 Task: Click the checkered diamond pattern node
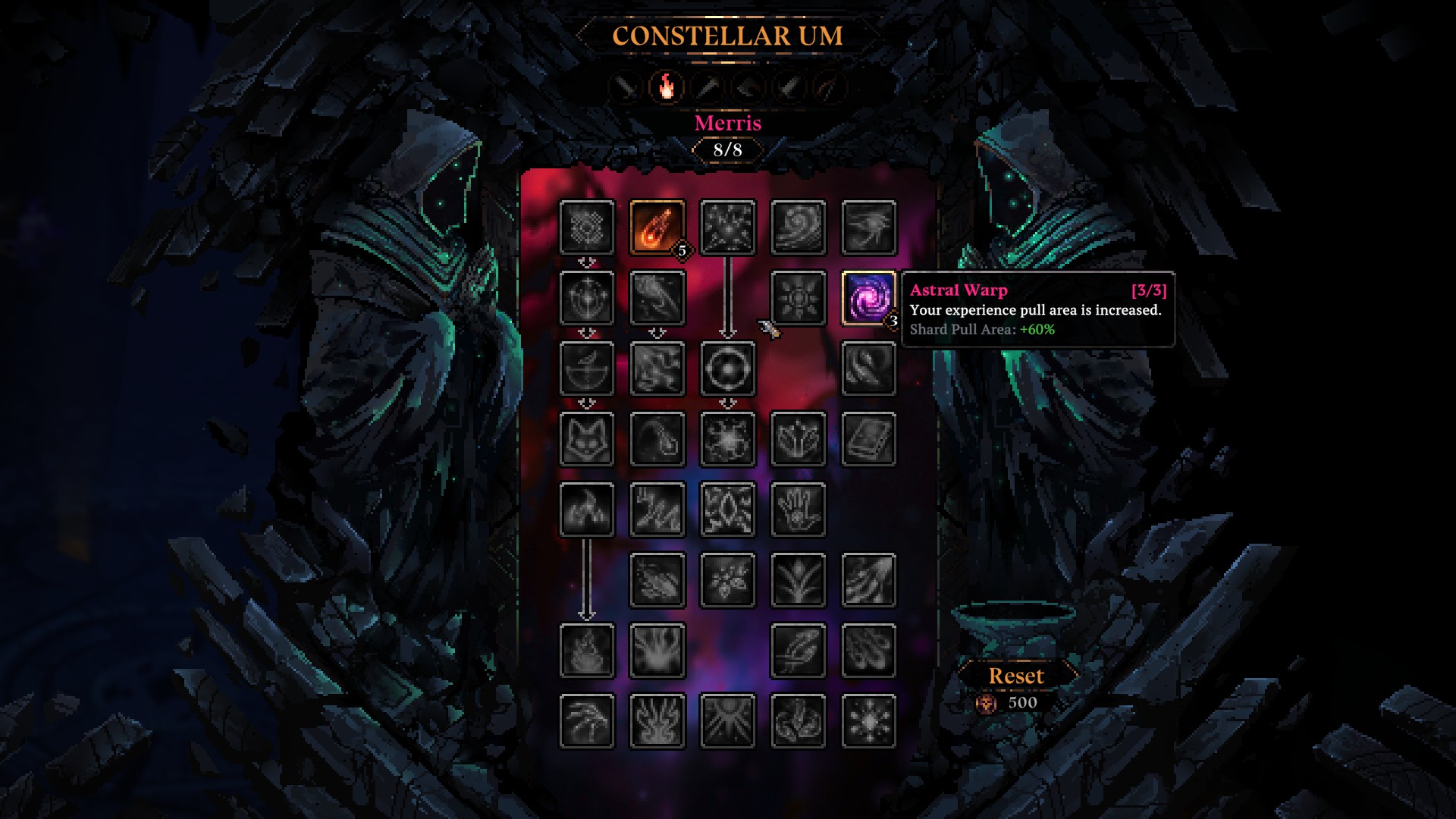[586, 227]
